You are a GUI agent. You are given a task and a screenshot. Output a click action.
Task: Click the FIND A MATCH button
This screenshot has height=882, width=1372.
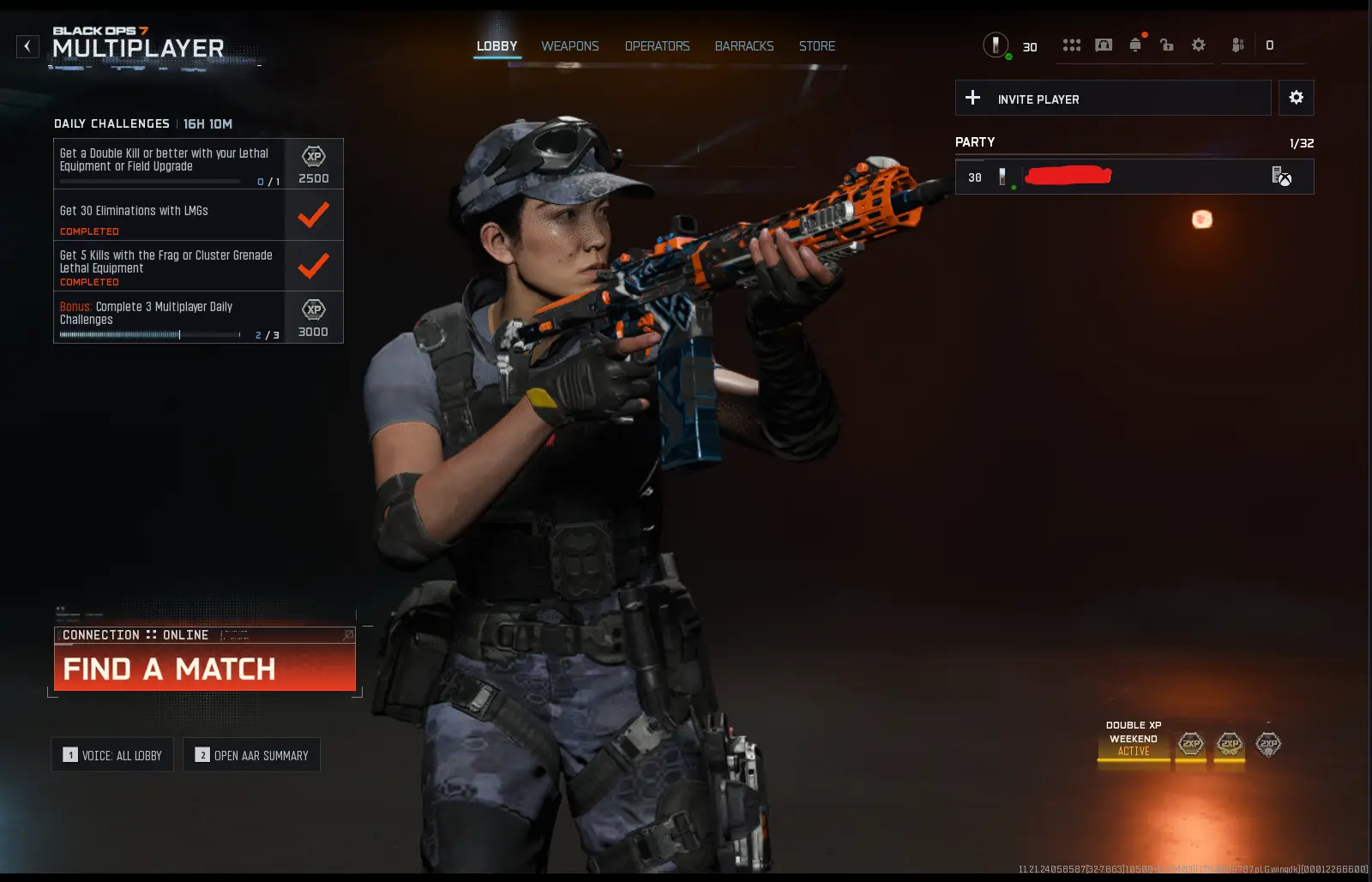(204, 668)
